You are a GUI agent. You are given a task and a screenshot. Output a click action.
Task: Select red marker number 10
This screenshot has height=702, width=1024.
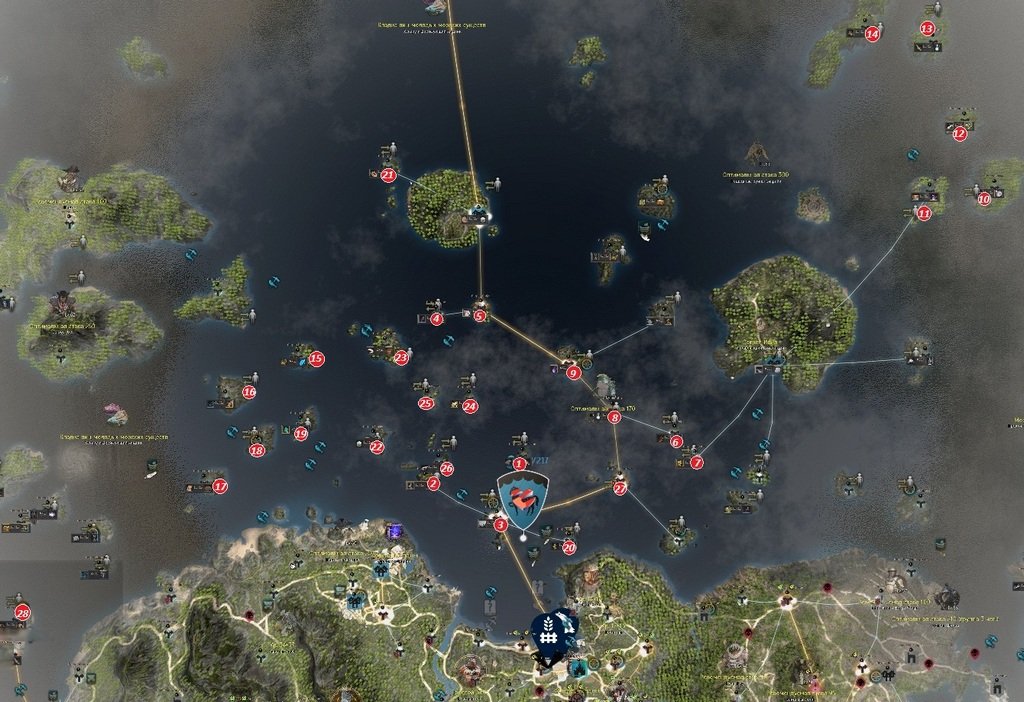pyautogui.click(x=984, y=199)
